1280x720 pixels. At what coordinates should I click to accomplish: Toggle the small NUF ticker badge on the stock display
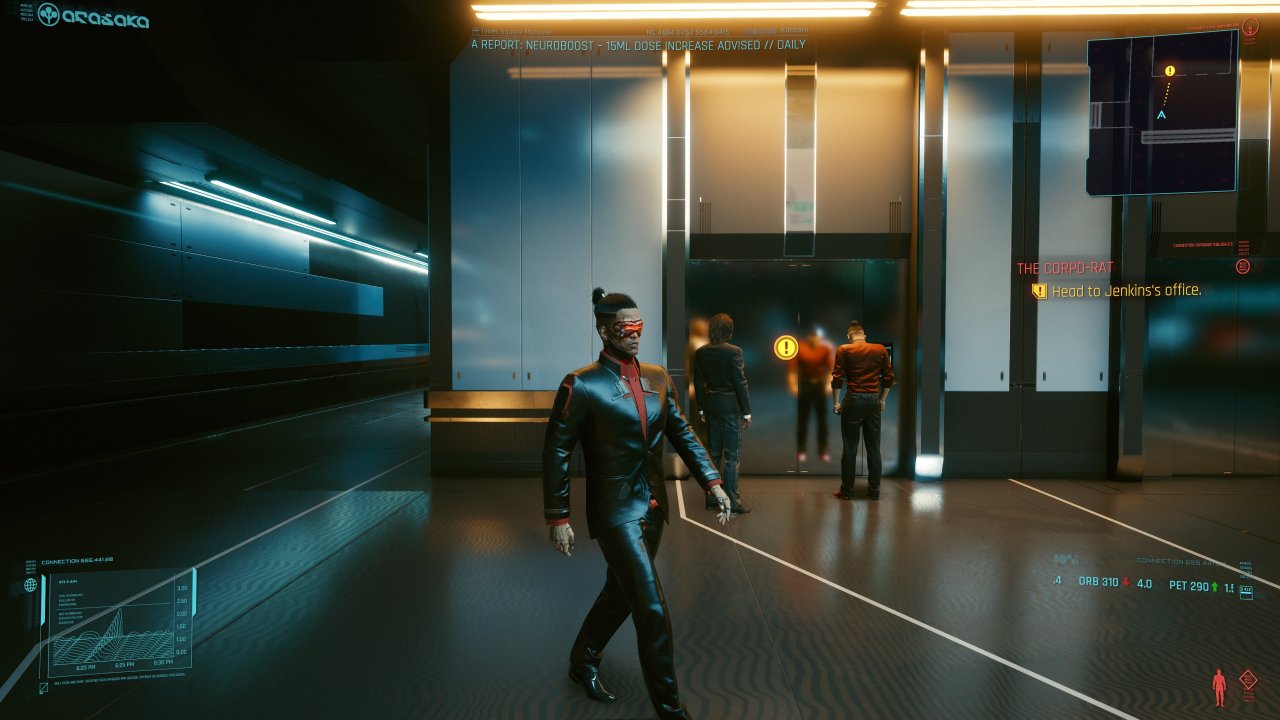(x=1247, y=592)
